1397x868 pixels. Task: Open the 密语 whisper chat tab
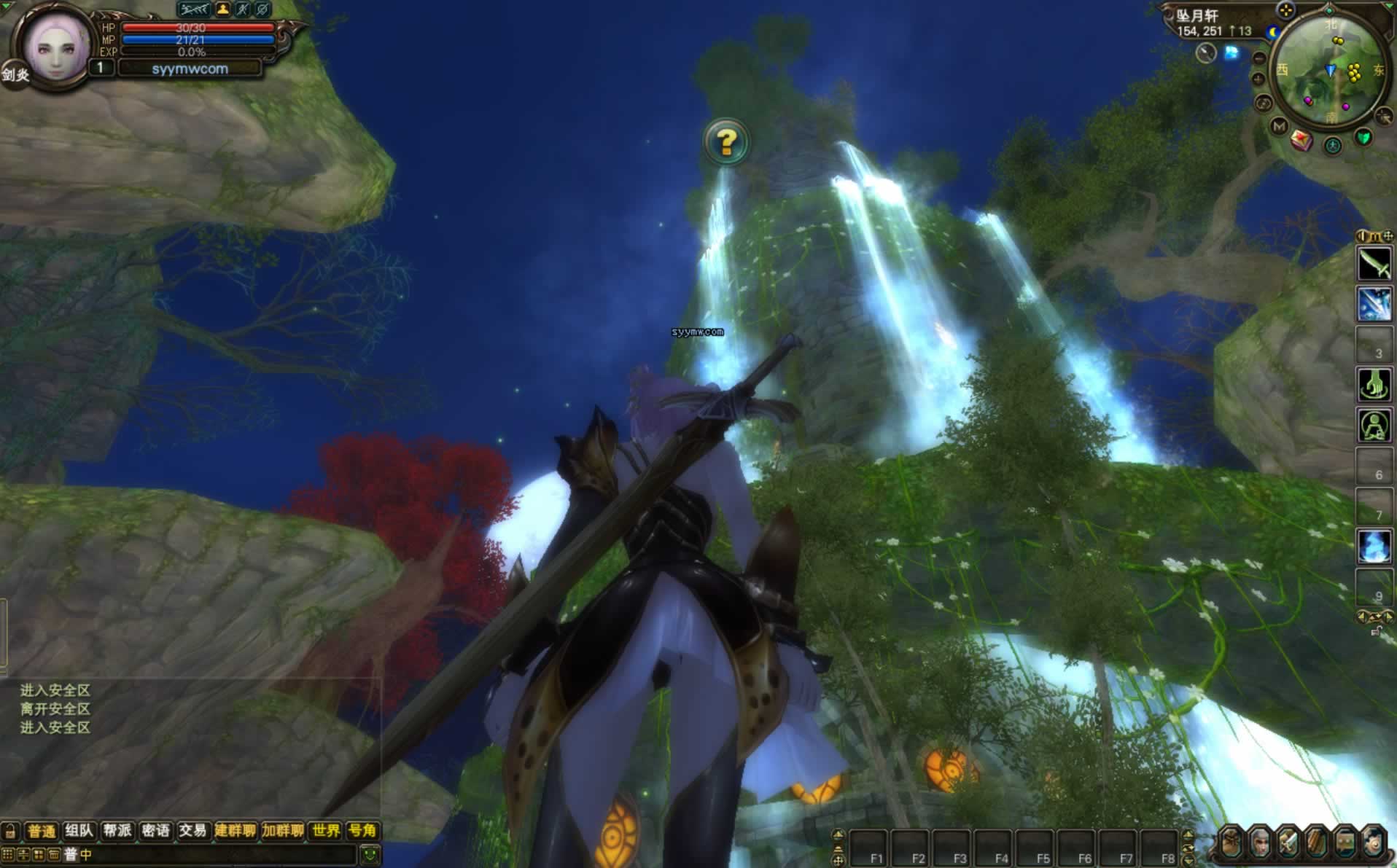click(155, 831)
